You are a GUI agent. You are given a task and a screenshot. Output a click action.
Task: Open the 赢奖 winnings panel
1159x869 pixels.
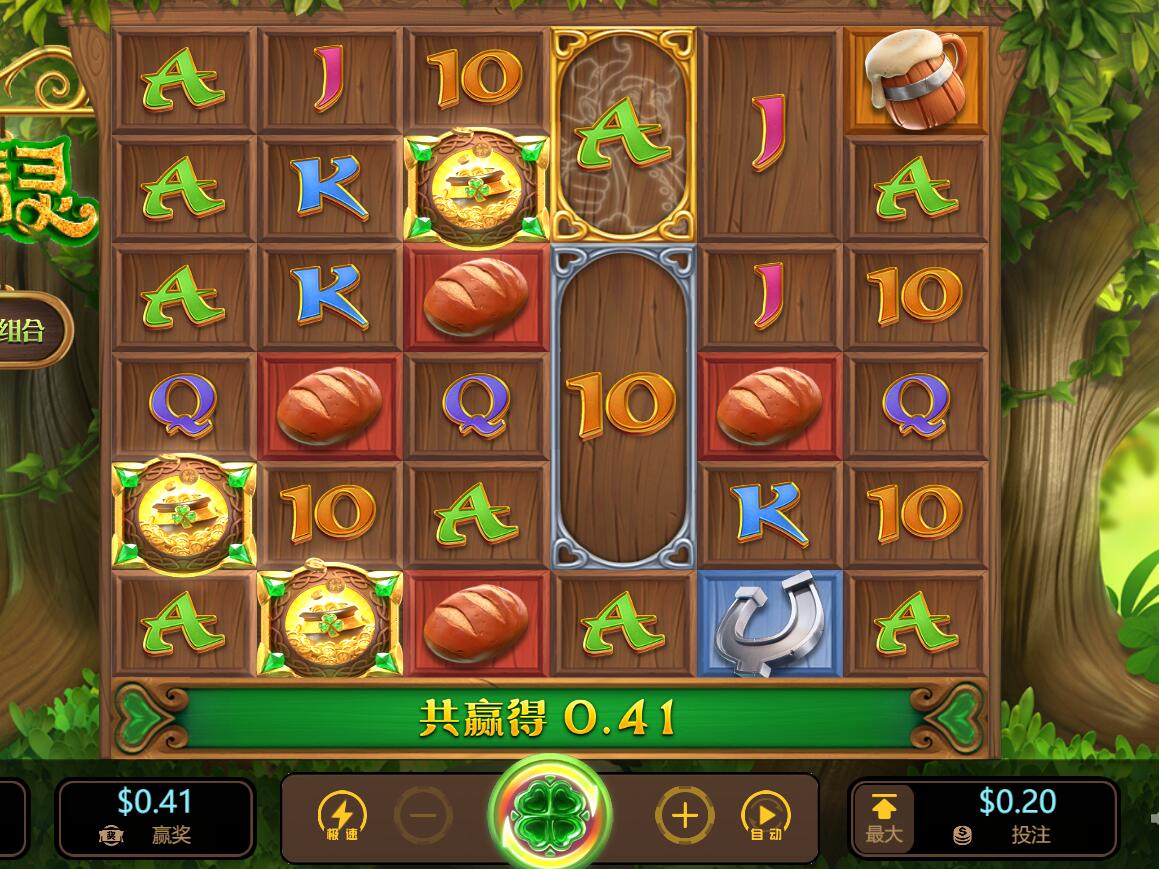click(x=155, y=816)
